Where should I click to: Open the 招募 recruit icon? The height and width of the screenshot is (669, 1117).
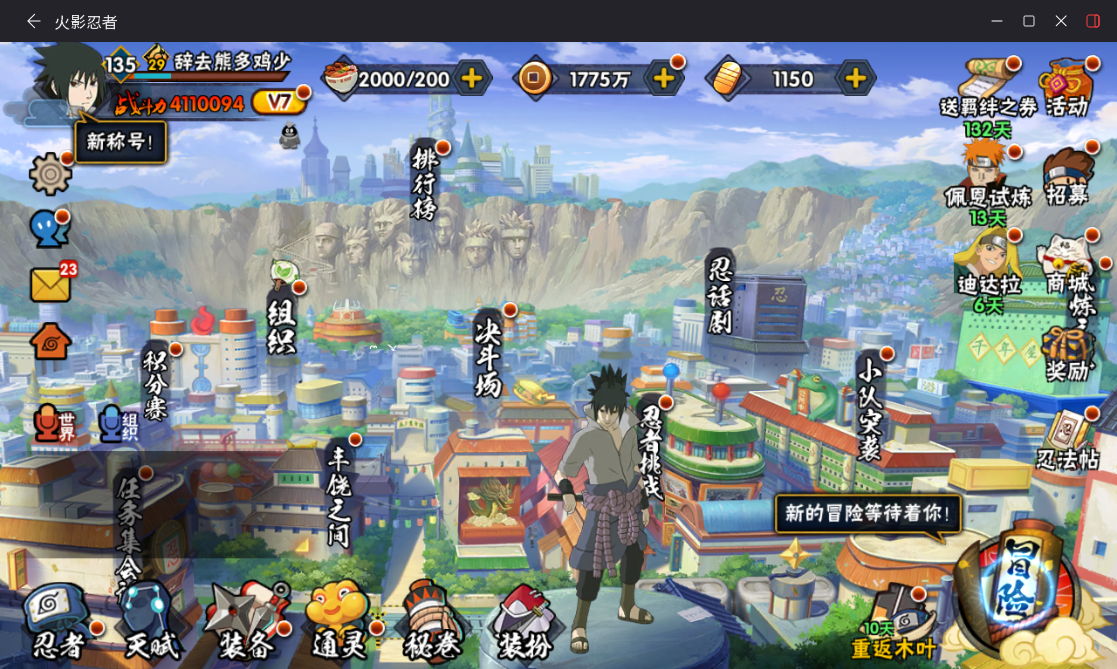point(1066,178)
